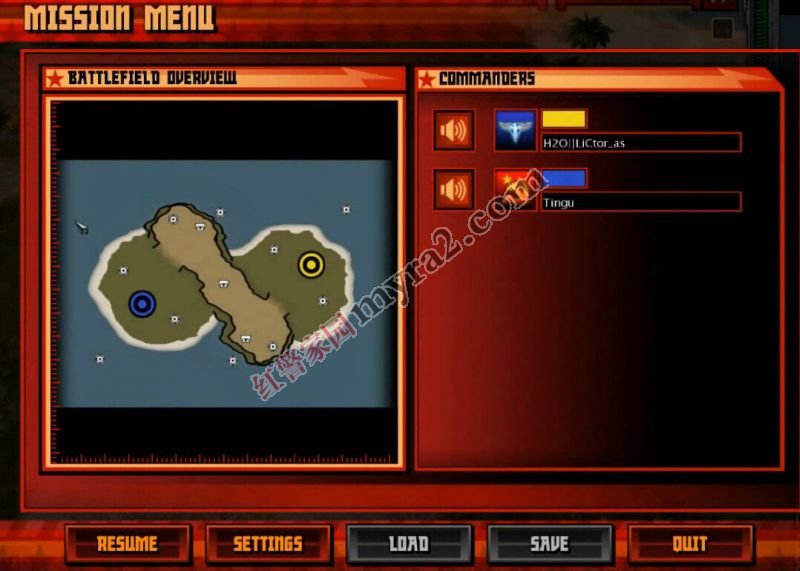This screenshot has height=571, width=800.
Task: Toggle voice speaker for H2O||LiCtor_as
Action: 454,131
